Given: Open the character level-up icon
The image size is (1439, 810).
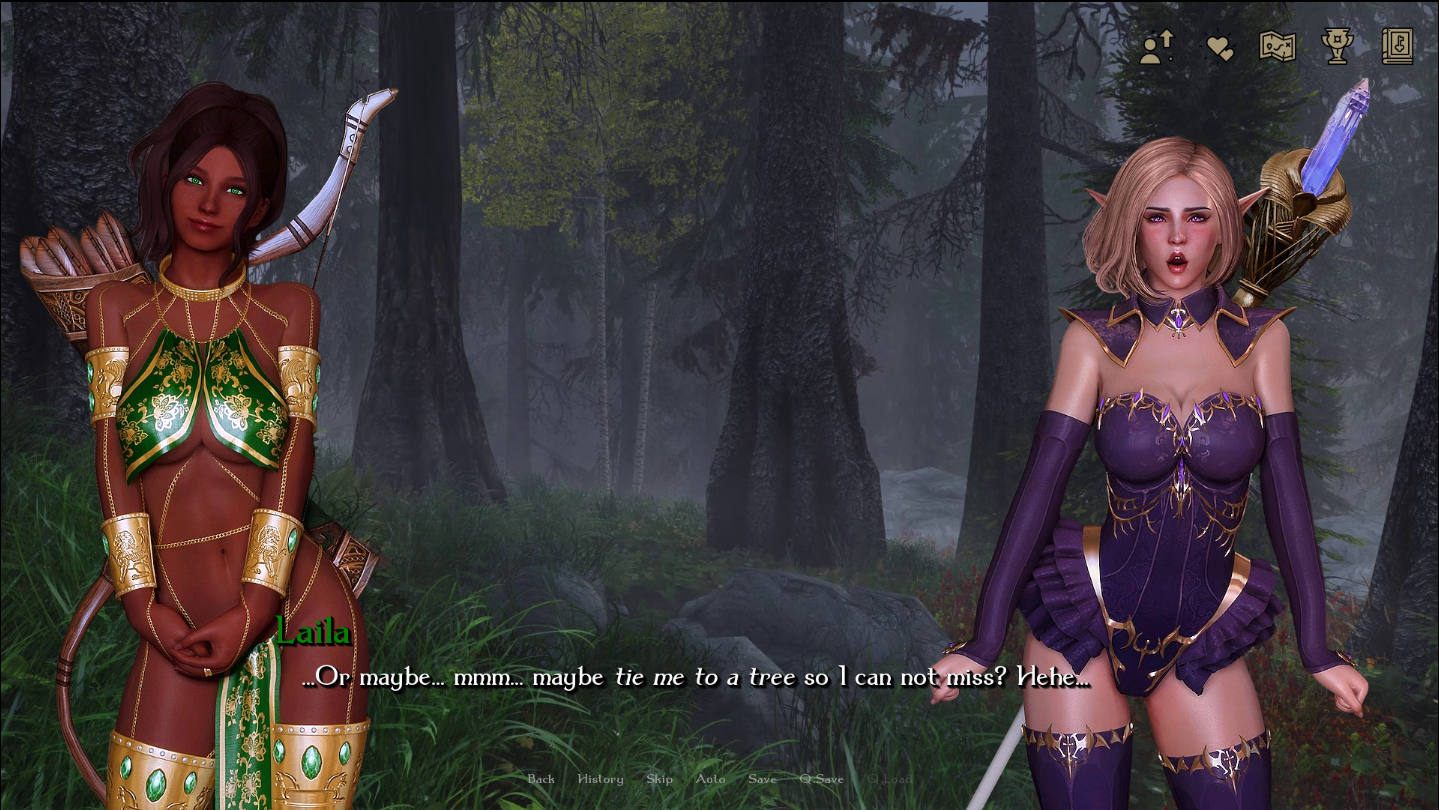Looking at the screenshot, I should coord(1157,47).
